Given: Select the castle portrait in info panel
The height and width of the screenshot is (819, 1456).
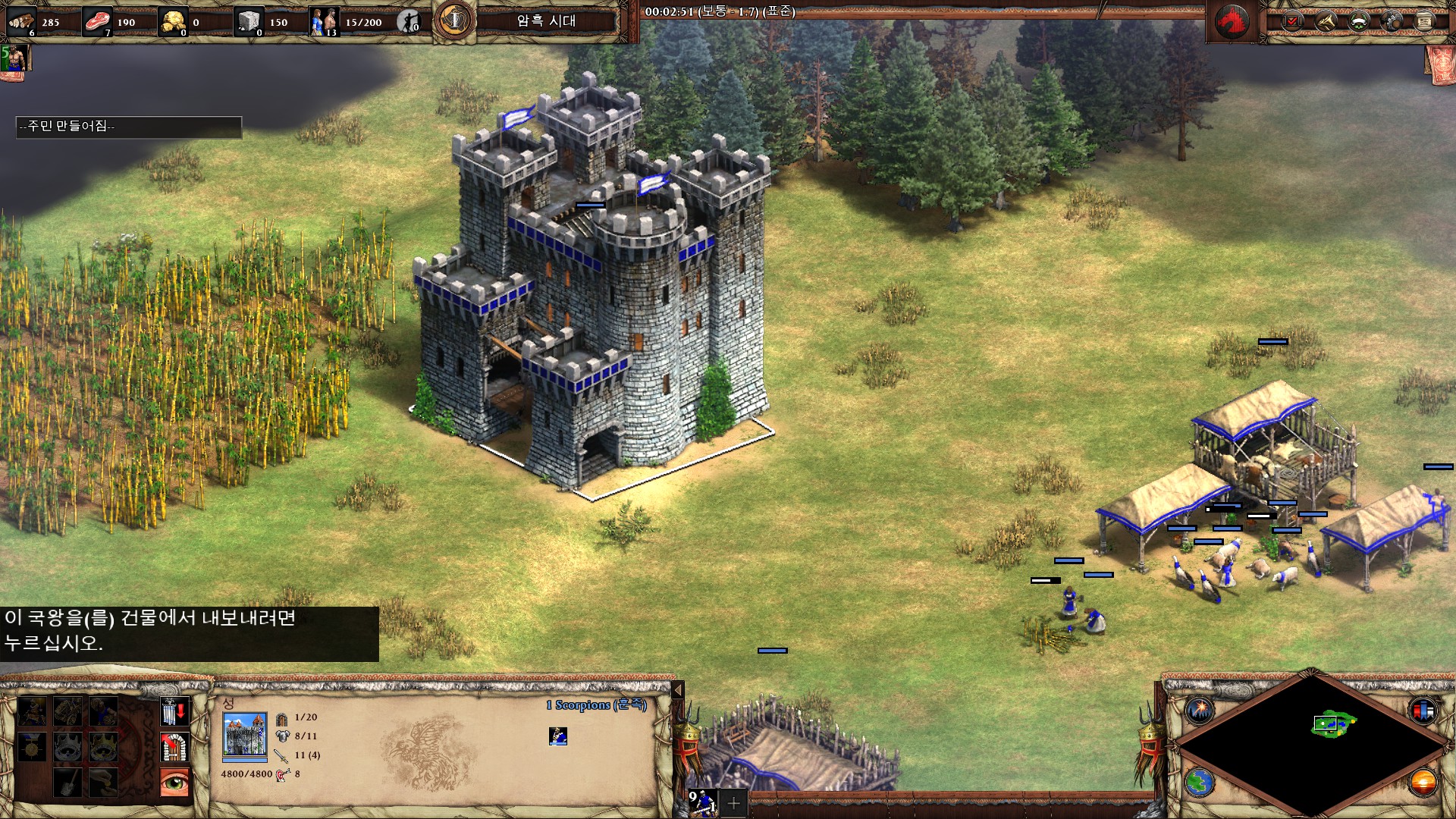Looking at the screenshot, I should [x=244, y=736].
